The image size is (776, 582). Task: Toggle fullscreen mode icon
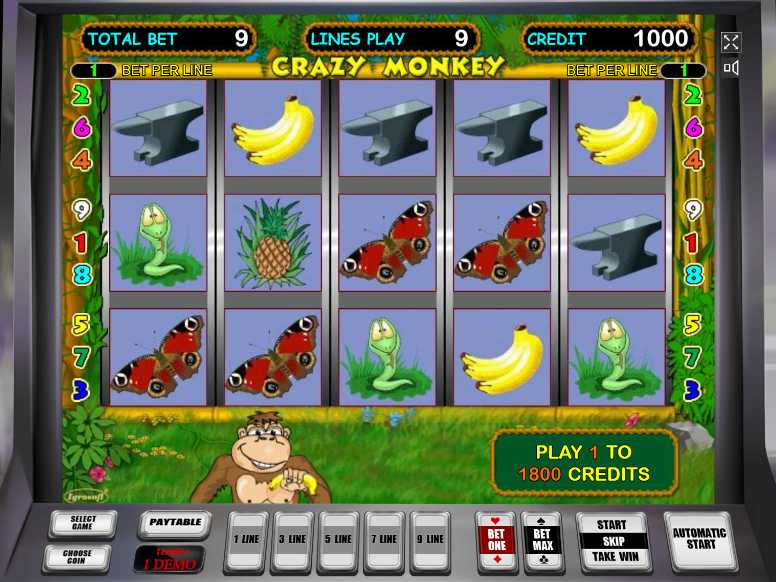tap(731, 42)
